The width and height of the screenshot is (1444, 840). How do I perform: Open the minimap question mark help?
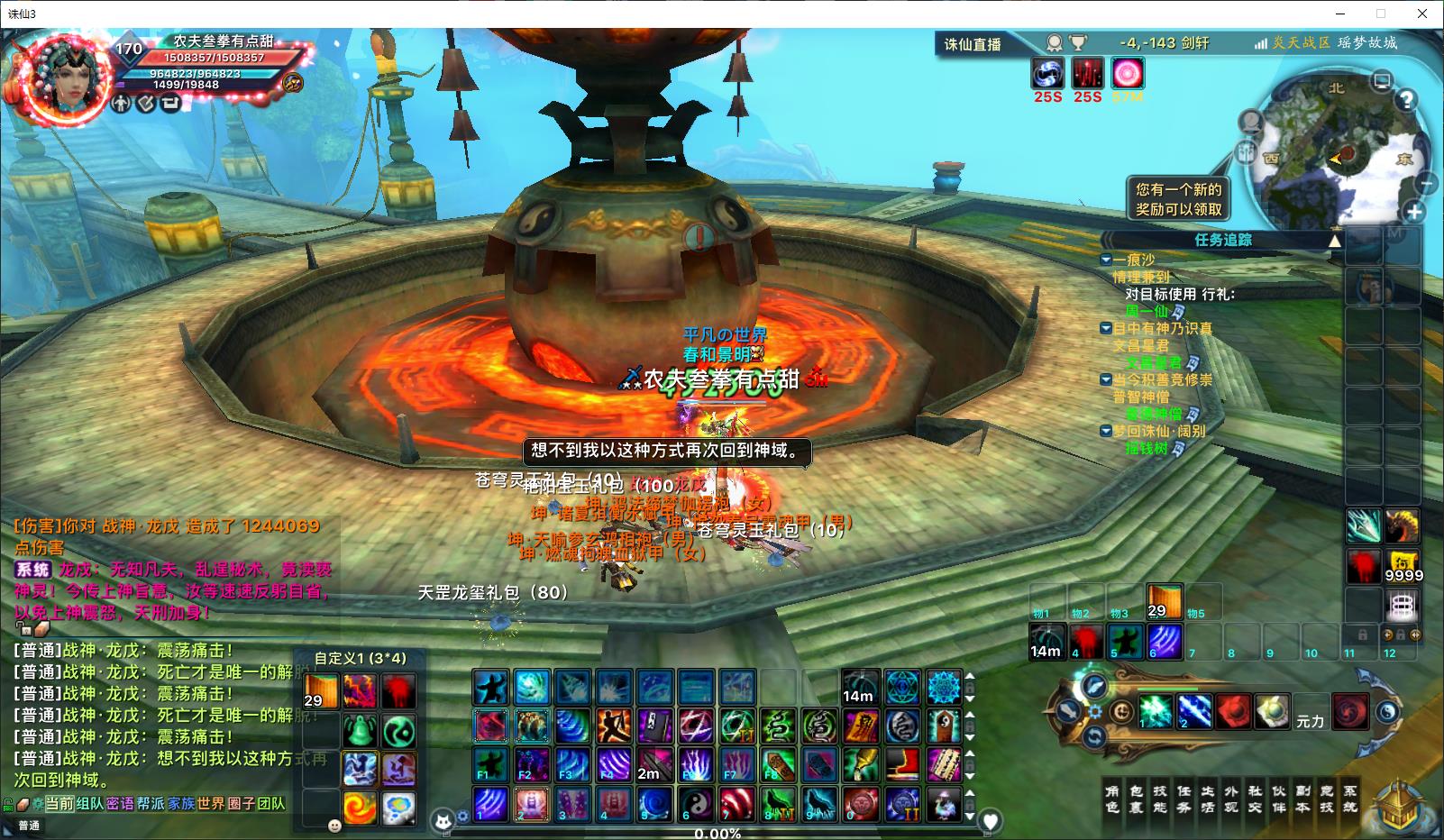click(x=1406, y=99)
